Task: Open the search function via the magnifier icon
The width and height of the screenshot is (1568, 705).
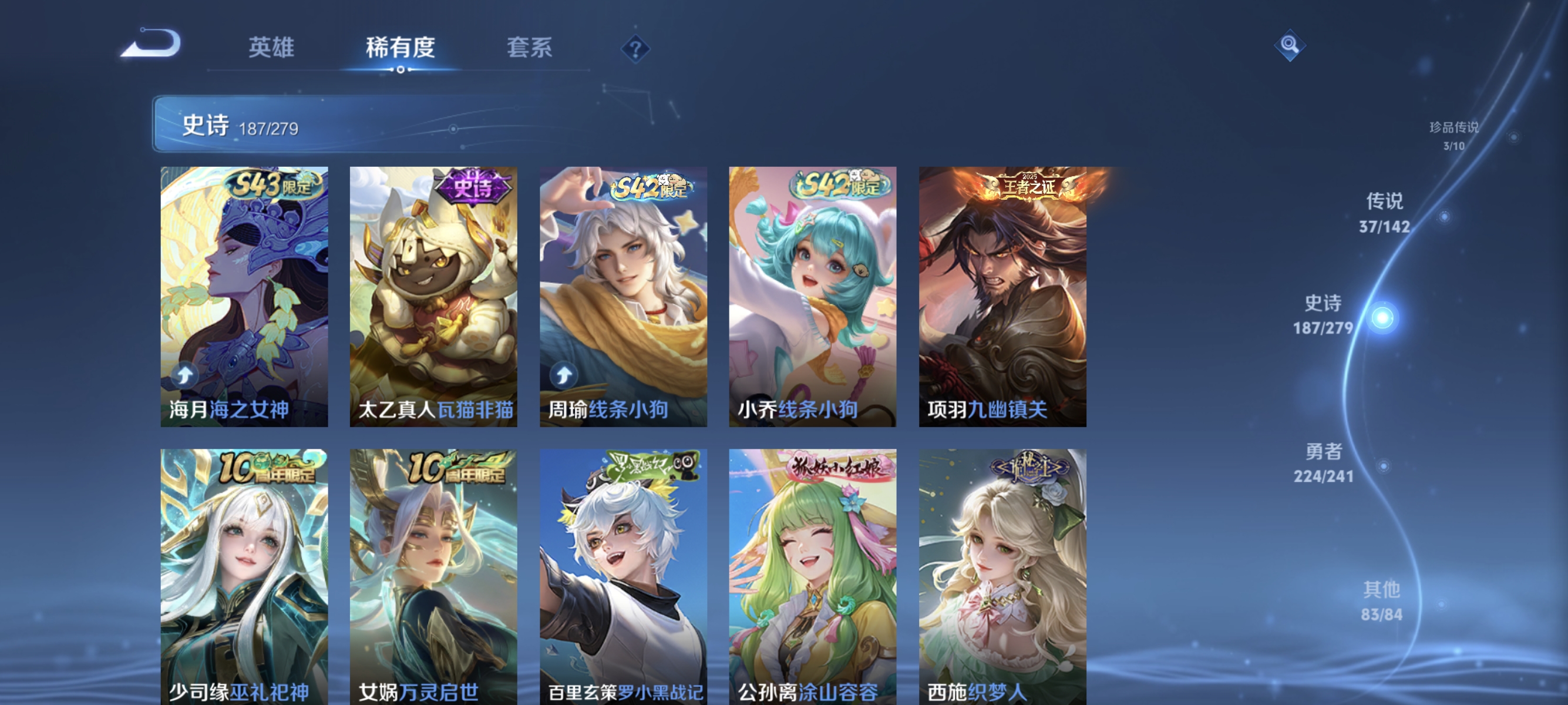Action: [1289, 45]
